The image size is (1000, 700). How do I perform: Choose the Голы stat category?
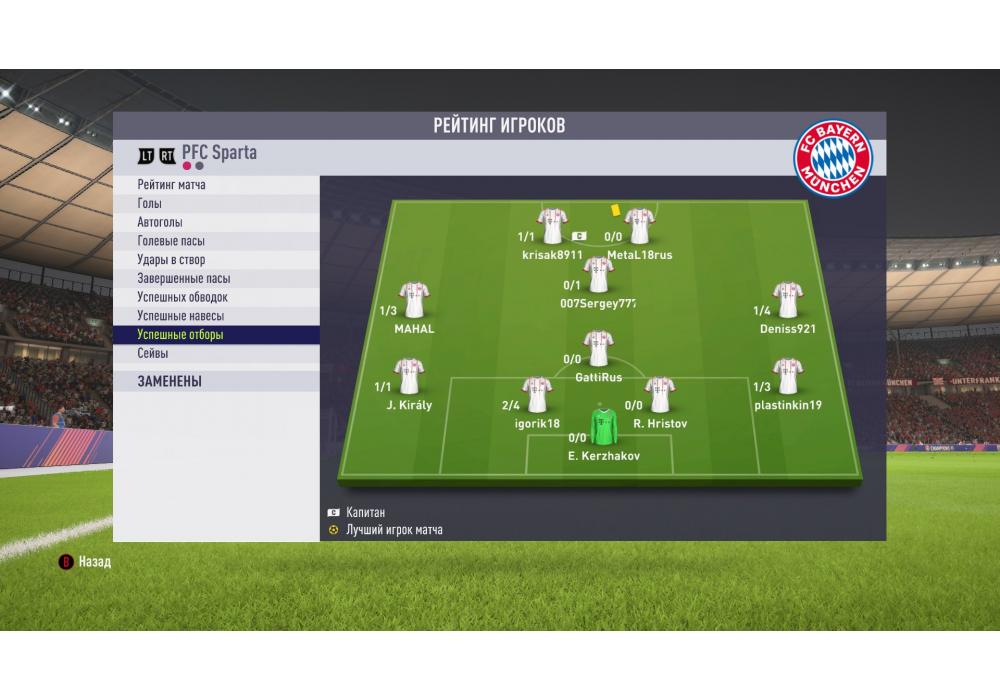pyautogui.click(x=150, y=204)
